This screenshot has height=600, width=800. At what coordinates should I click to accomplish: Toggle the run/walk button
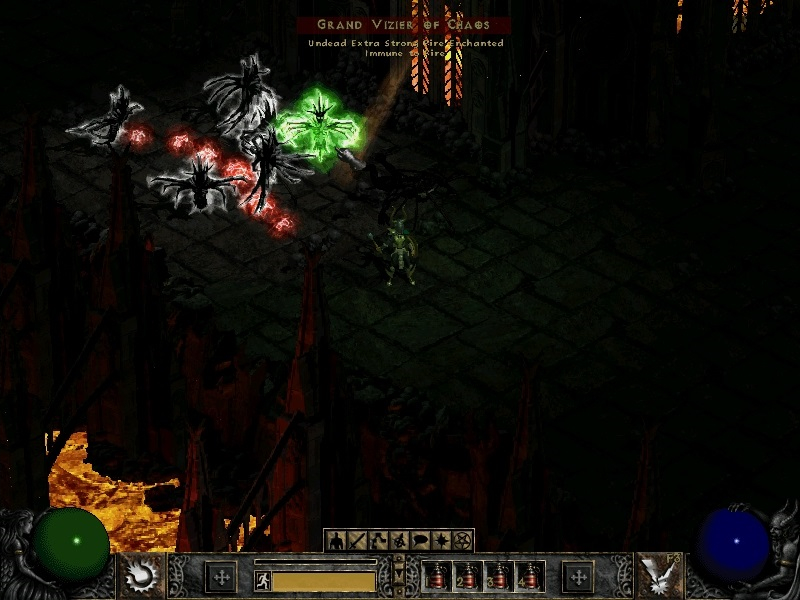[x=263, y=581]
